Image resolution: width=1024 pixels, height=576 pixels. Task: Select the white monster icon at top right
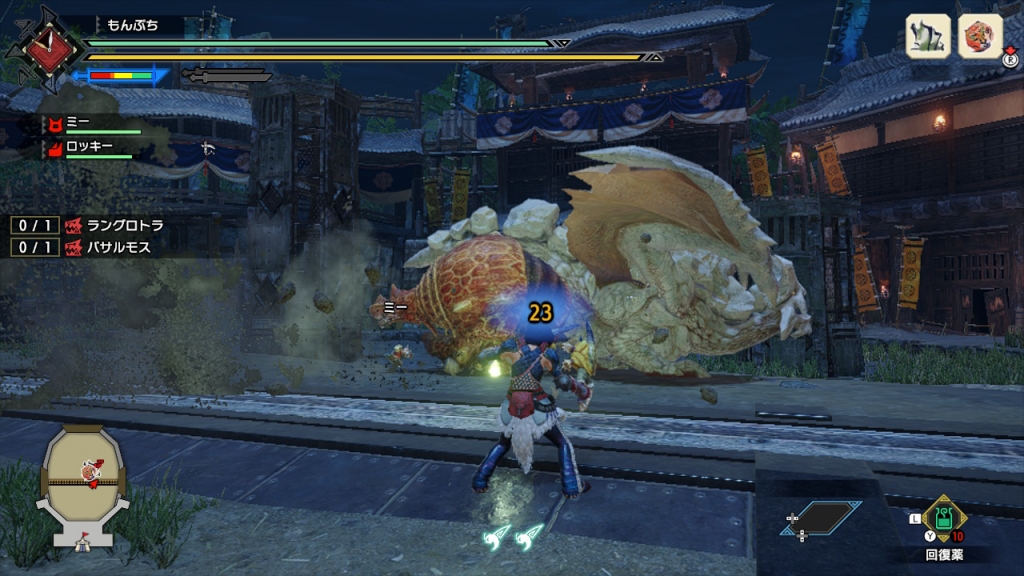928,36
